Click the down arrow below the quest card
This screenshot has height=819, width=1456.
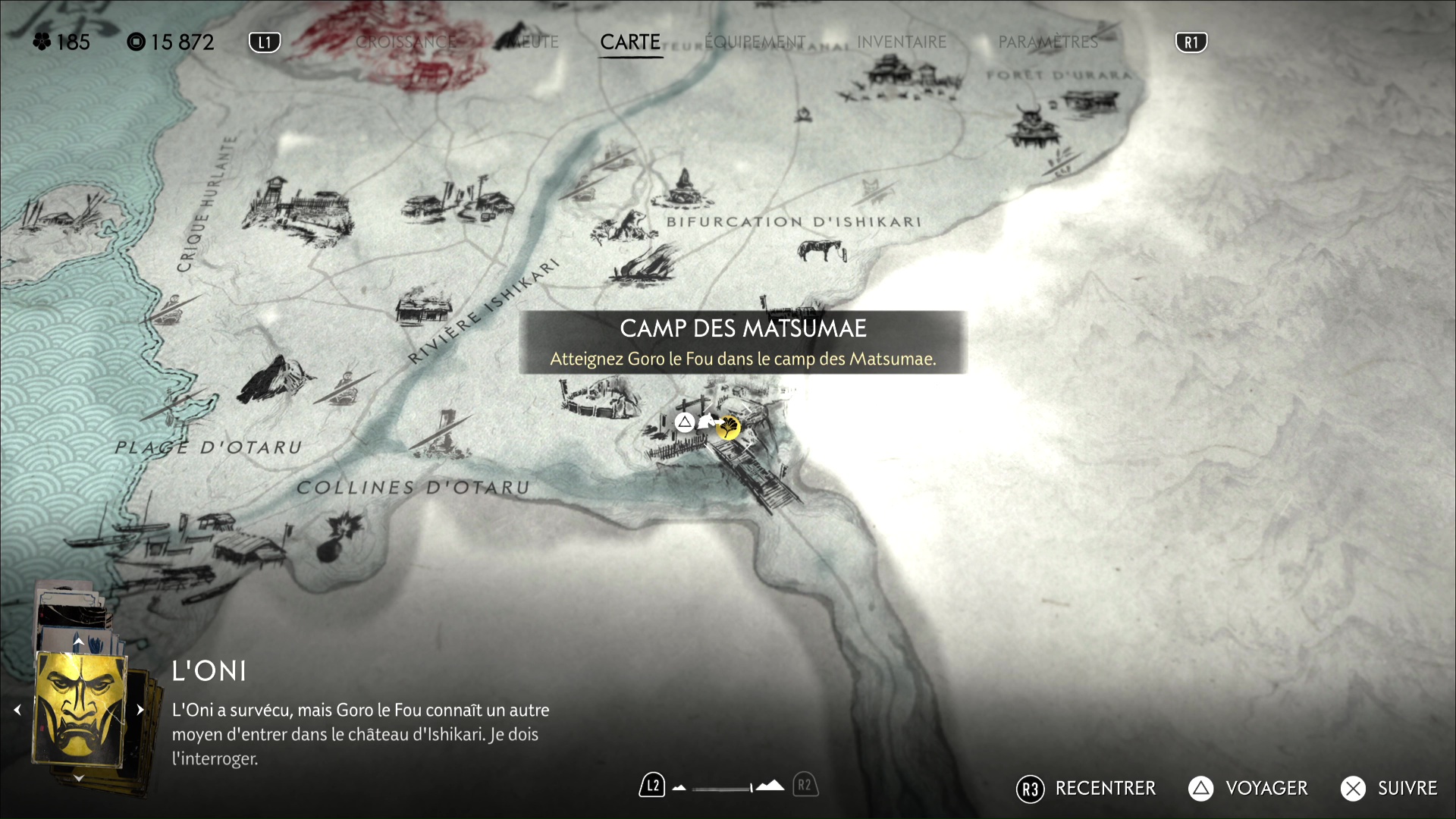[78, 778]
